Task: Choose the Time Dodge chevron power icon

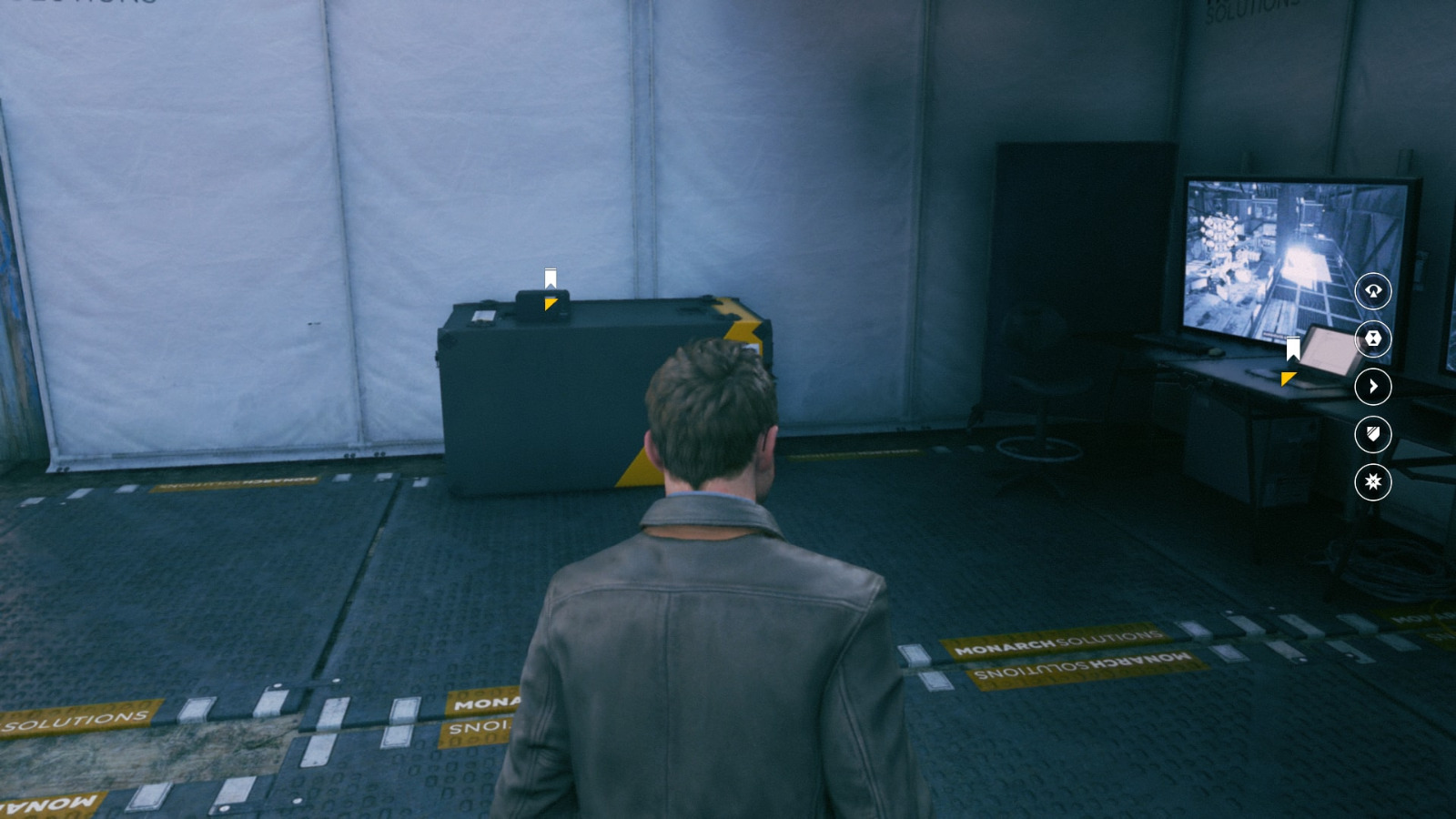Action: pyautogui.click(x=1374, y=387)
